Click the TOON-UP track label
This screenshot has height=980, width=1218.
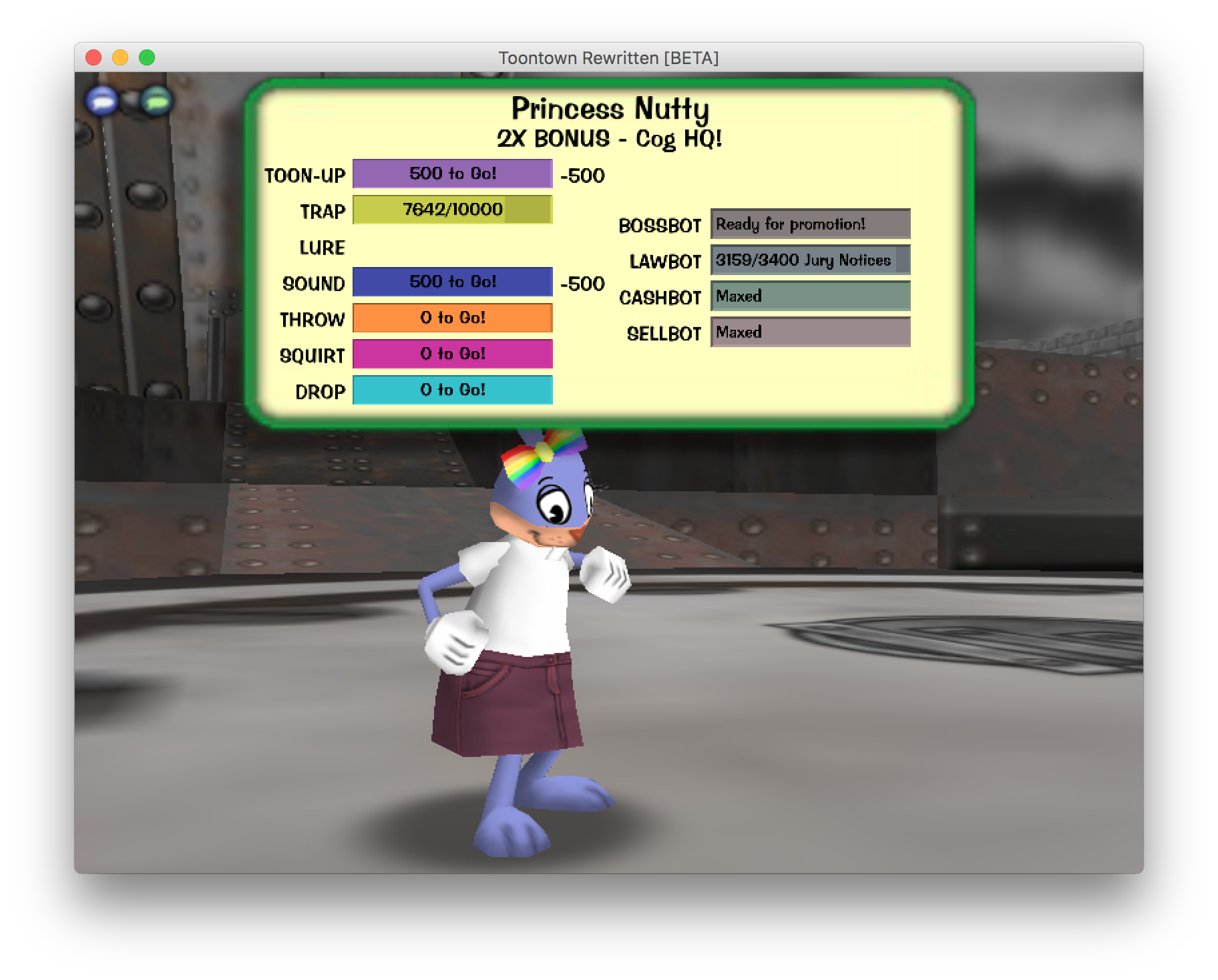[x=304, y=176]
